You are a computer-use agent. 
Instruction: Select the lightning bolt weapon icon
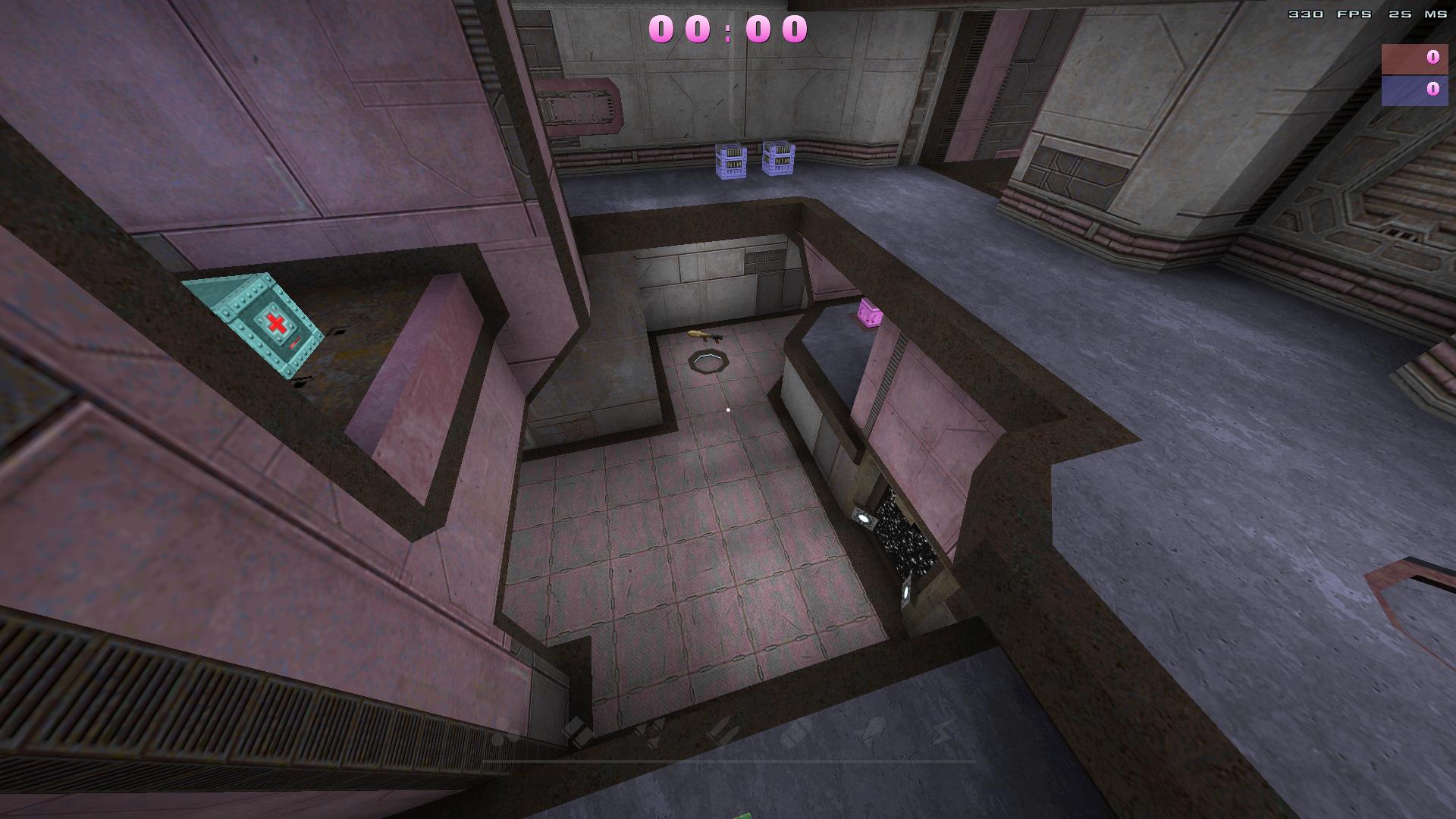(943, 732)
